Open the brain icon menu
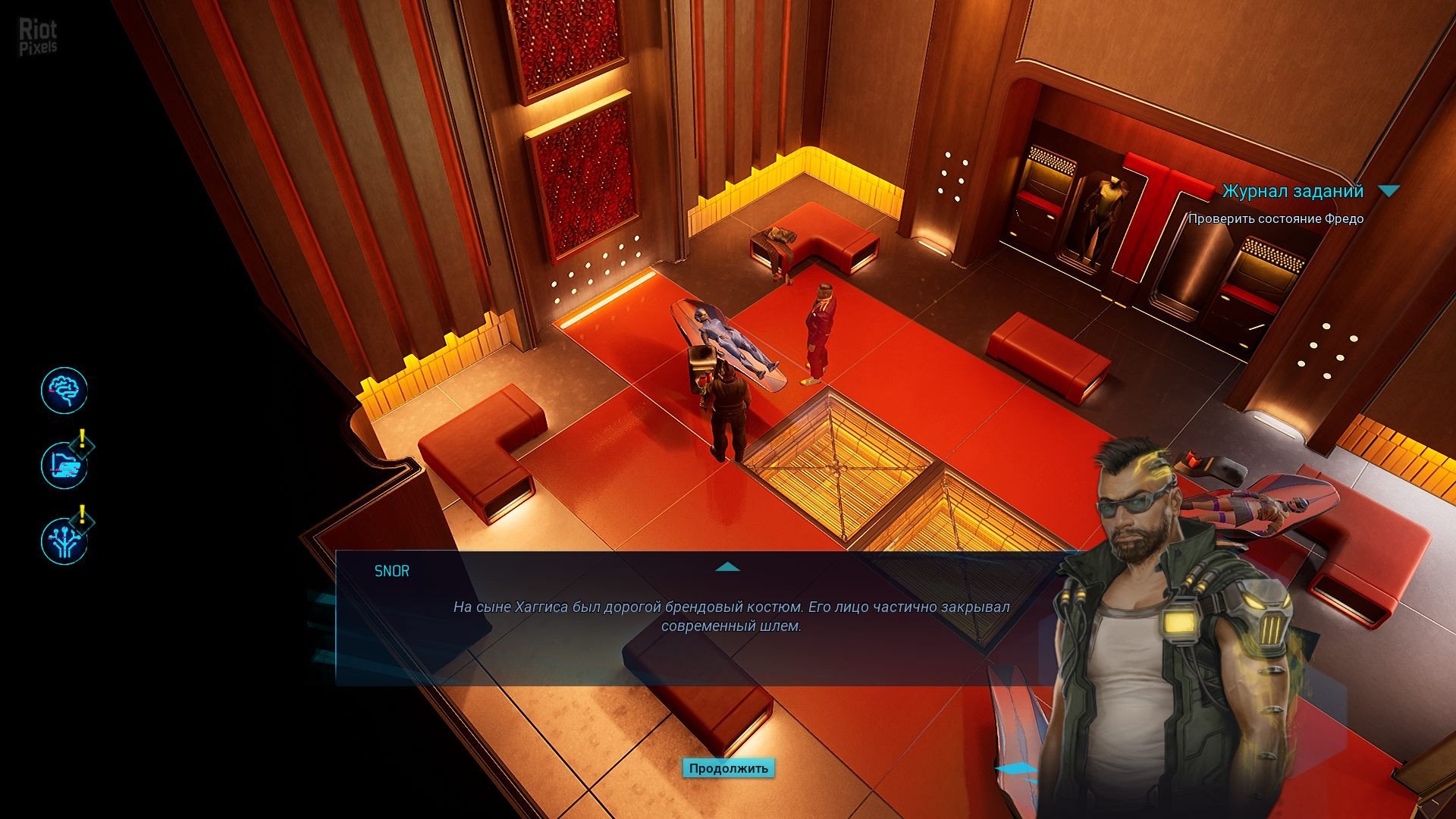Viewport: 1456px width, 819px height. point(64,391)
